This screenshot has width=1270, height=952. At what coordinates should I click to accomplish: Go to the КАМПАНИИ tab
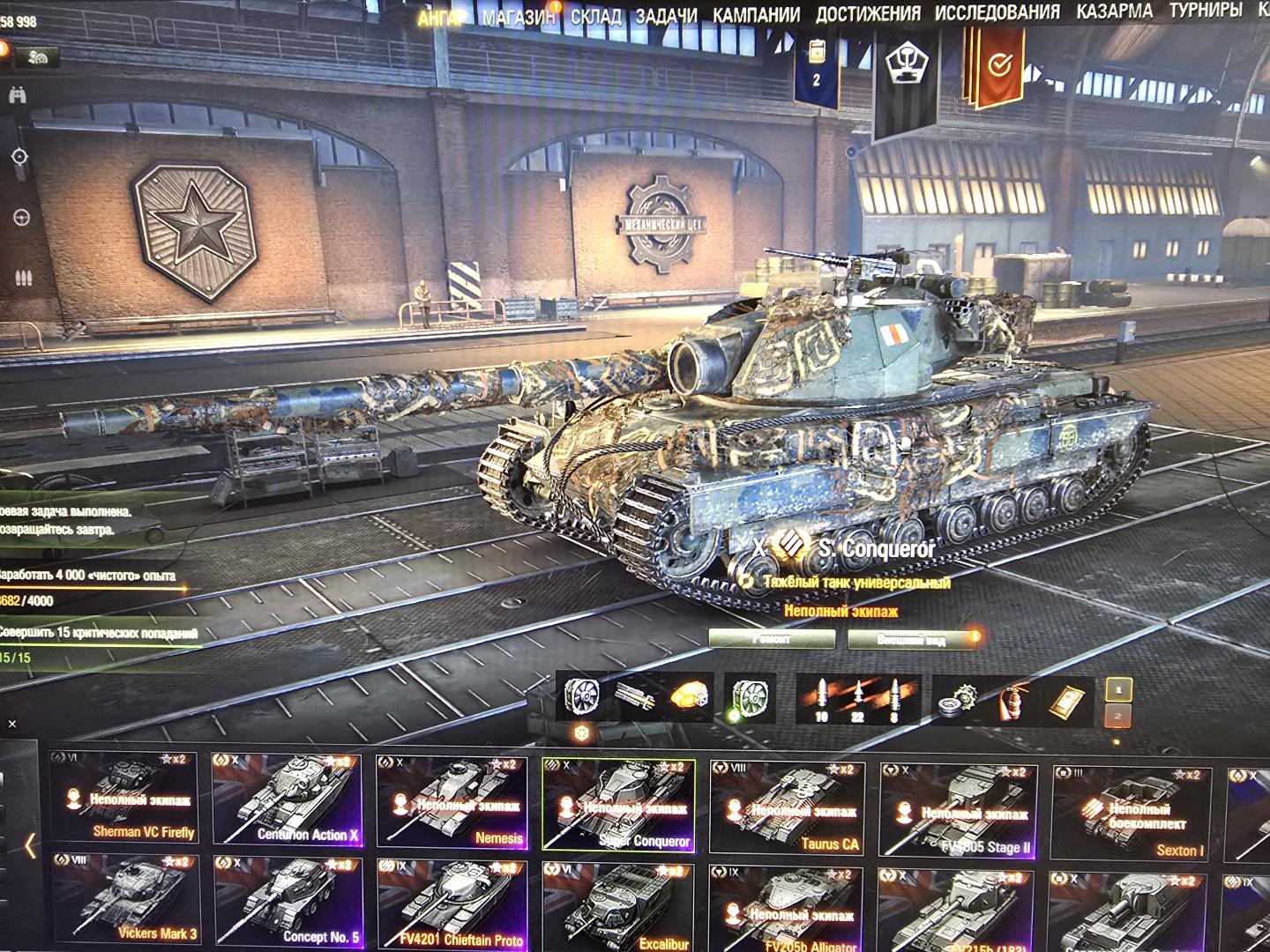(x=756, y=15)
